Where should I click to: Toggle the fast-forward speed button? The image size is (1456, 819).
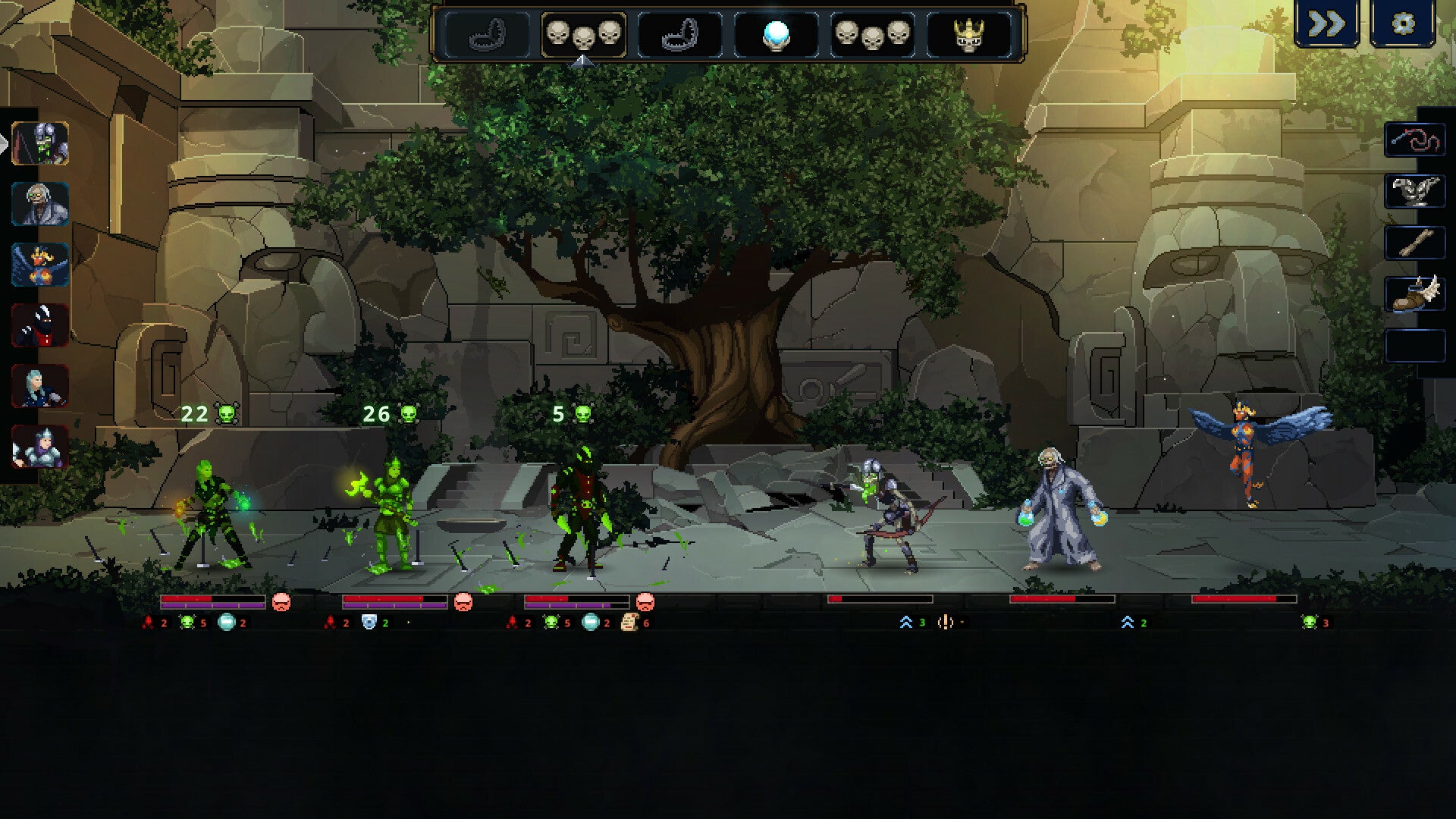(x=1326, y=24)
